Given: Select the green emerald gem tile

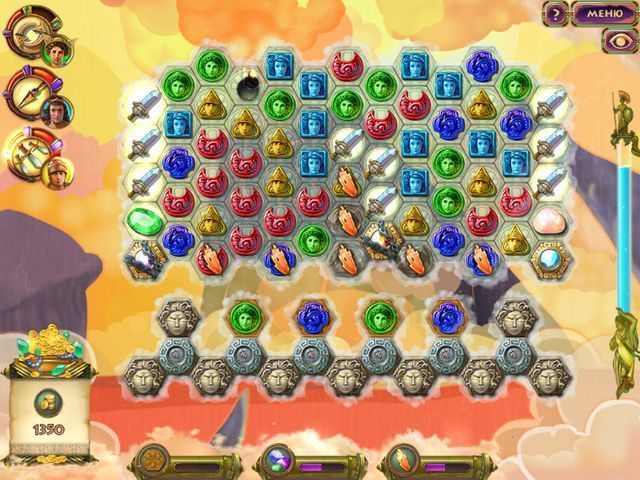Looking at the screenshot, I should click(x=142, y=220).
